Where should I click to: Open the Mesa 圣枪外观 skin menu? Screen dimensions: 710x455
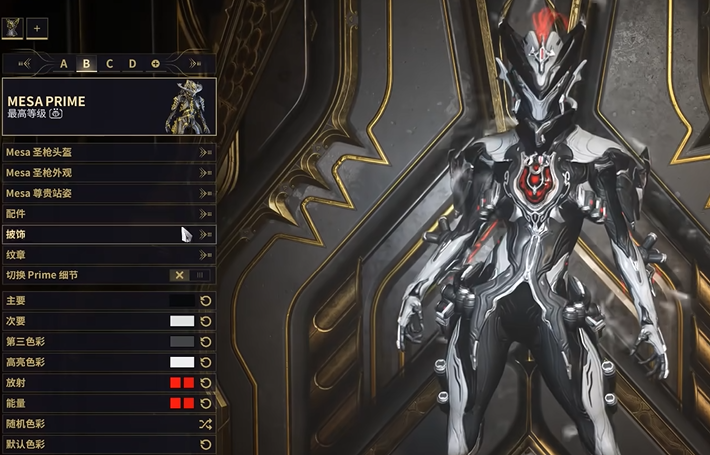[x=108, y=172]
